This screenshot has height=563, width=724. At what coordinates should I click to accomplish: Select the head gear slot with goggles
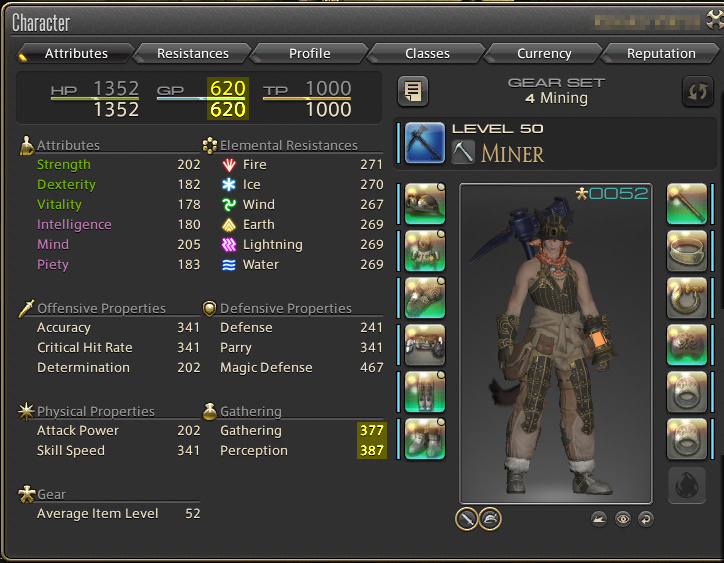(425, 204)
